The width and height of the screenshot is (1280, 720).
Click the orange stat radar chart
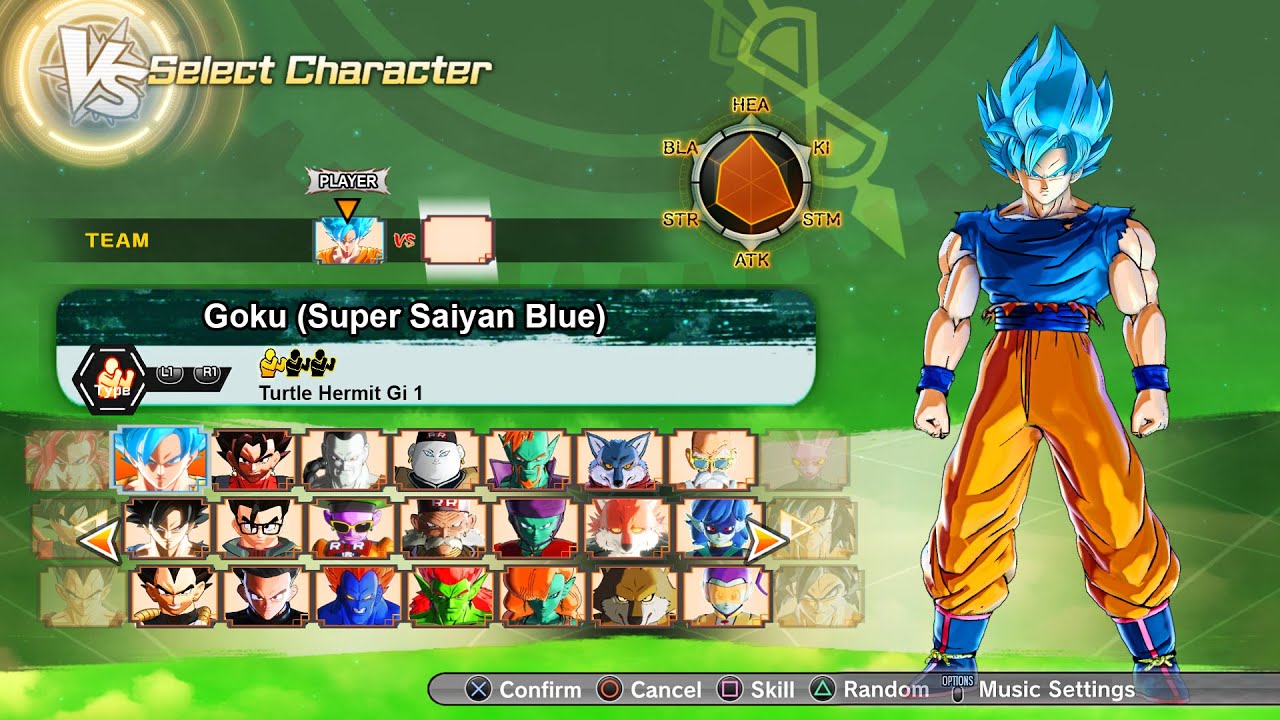[x=752, y=180]
